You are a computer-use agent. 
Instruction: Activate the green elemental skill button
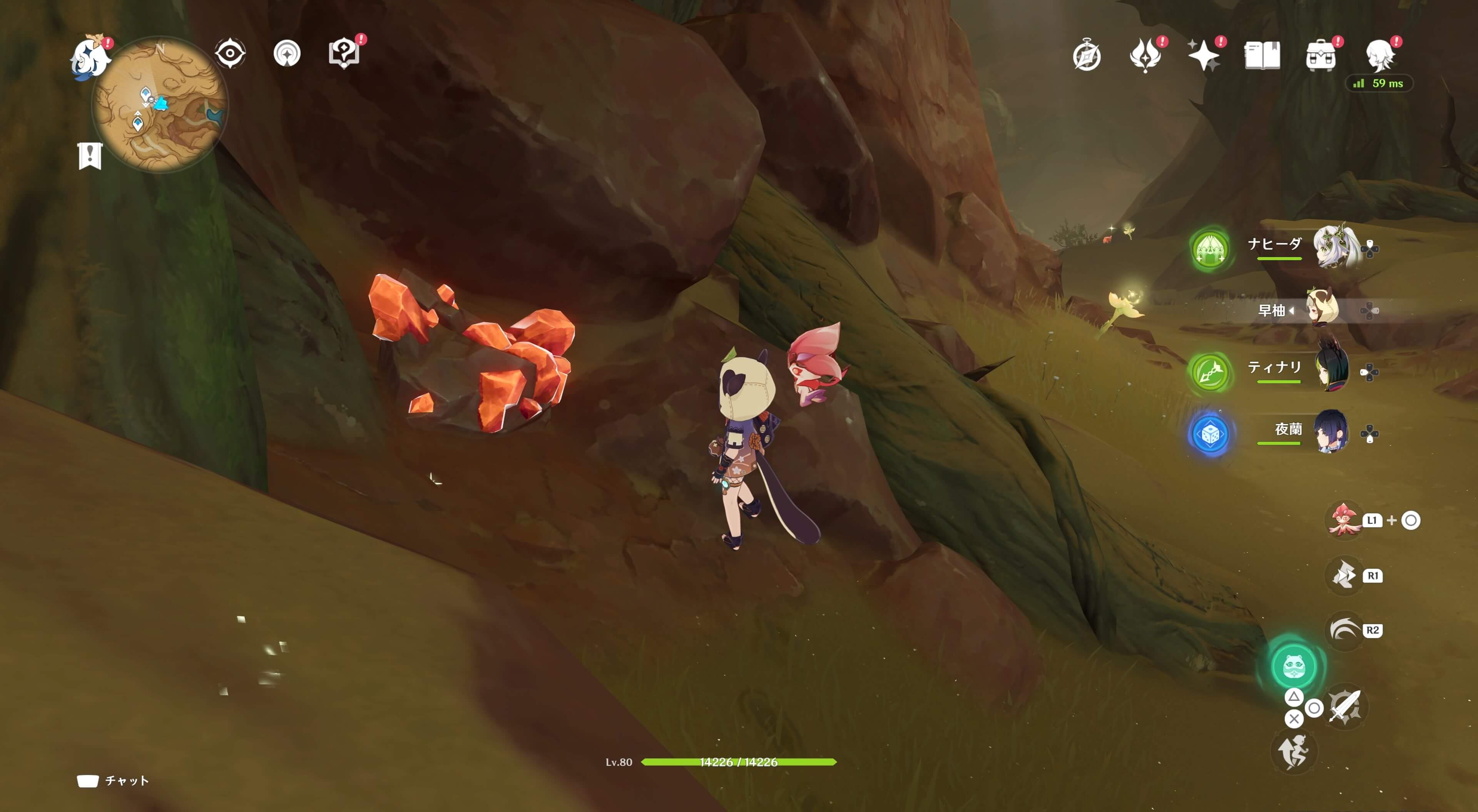tap(1293, 666)
